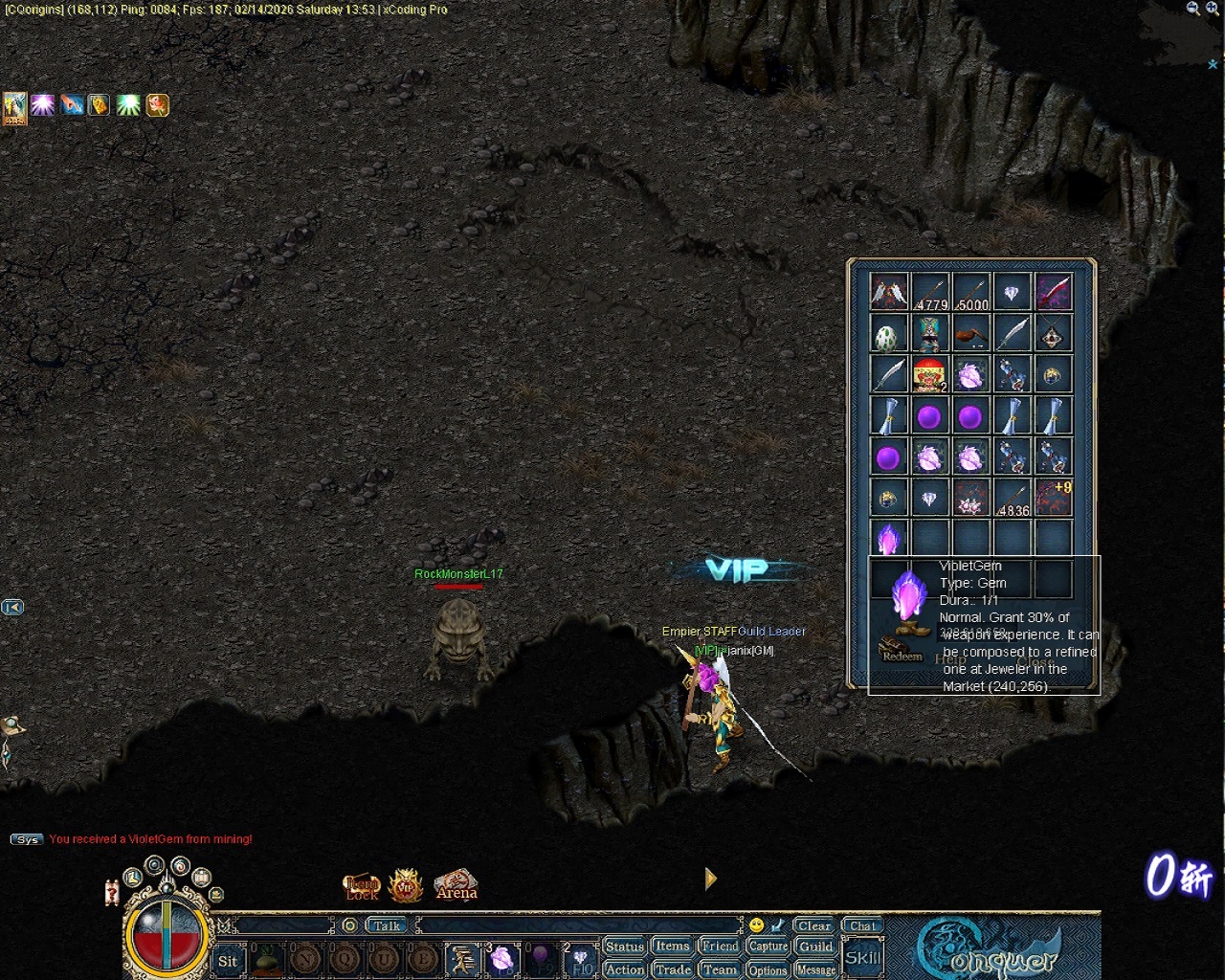This screenshot has width=1225, height=980.
Task: Open the Options menu
Action: (768, 969)
